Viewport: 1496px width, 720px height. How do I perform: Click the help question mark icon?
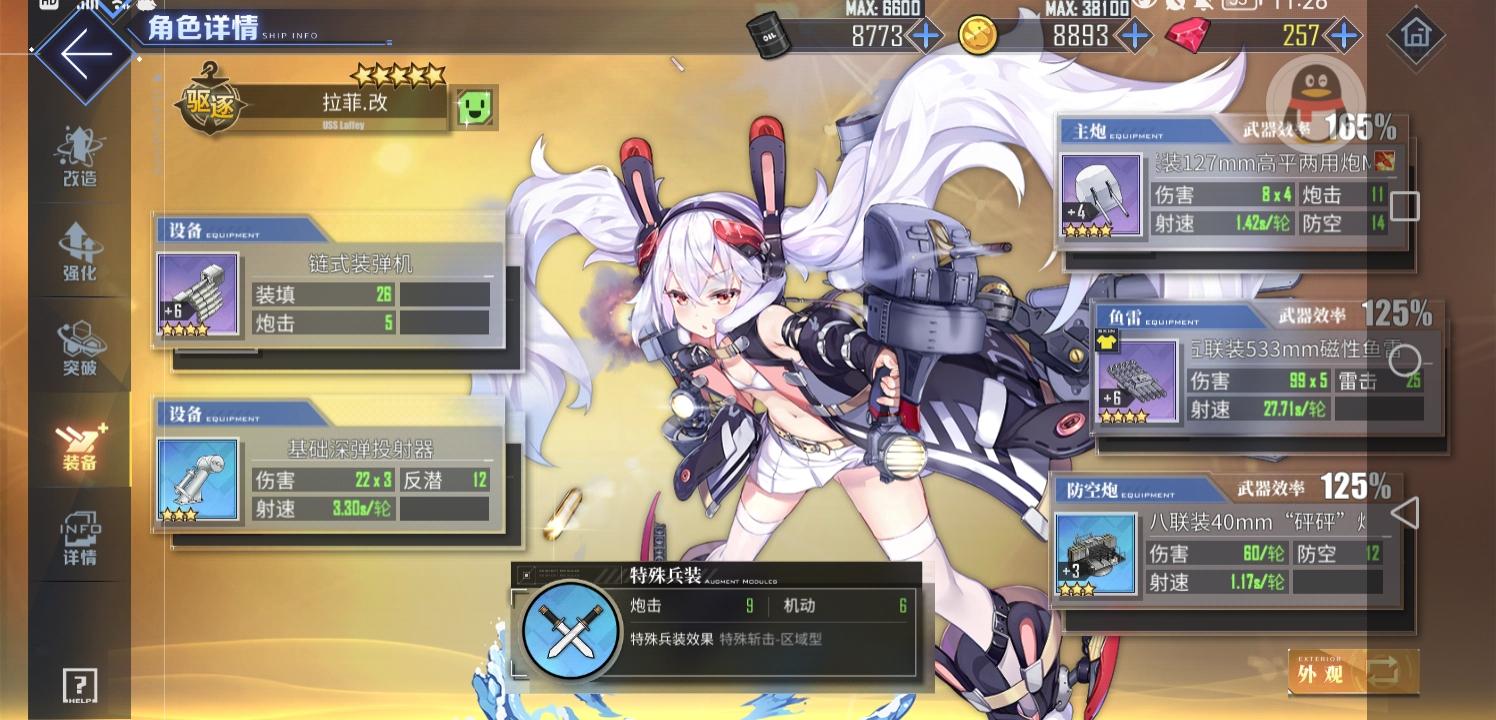[79, 686]
